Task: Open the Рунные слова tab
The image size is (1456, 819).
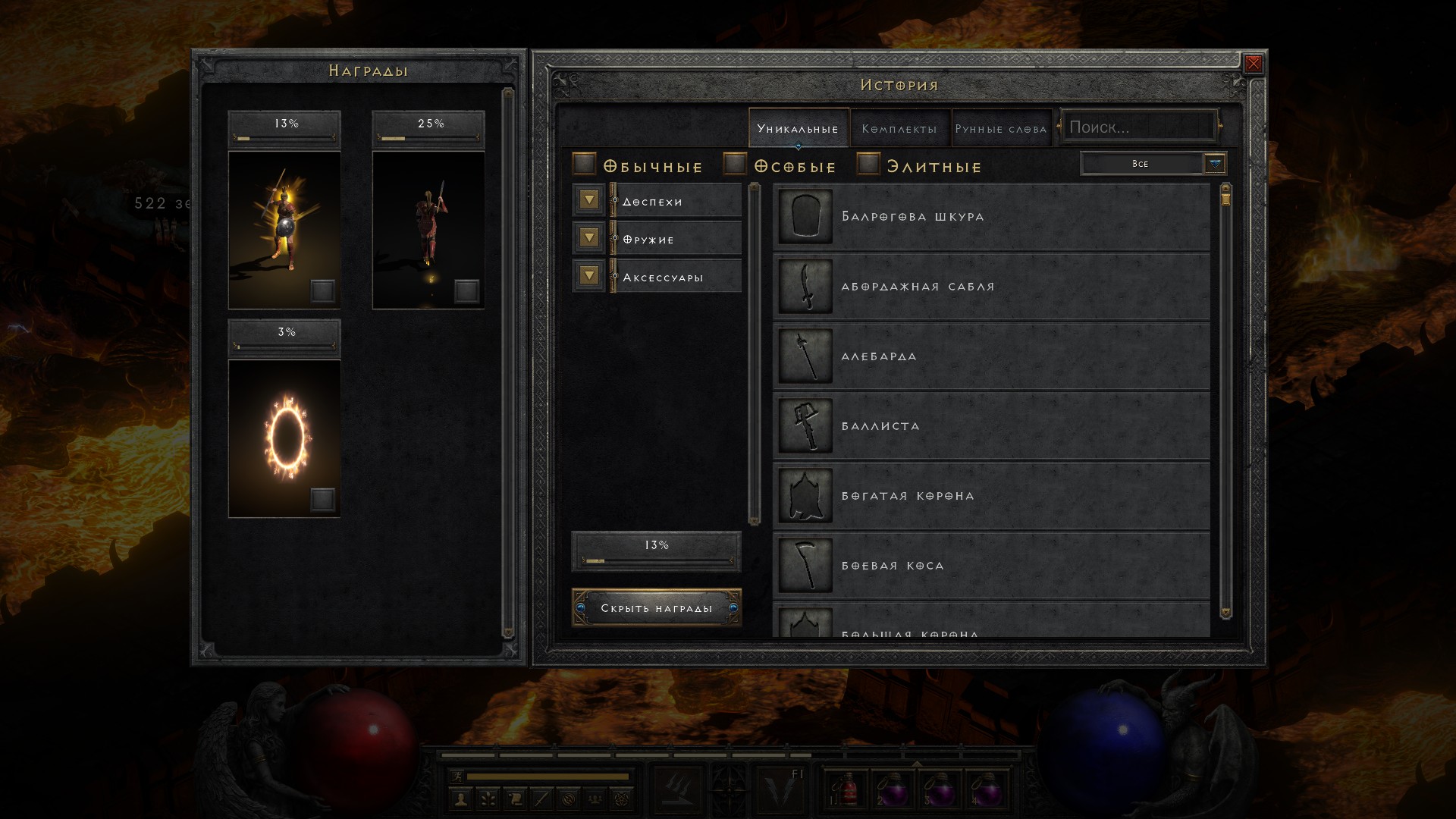Action: tap(1000, 129)
